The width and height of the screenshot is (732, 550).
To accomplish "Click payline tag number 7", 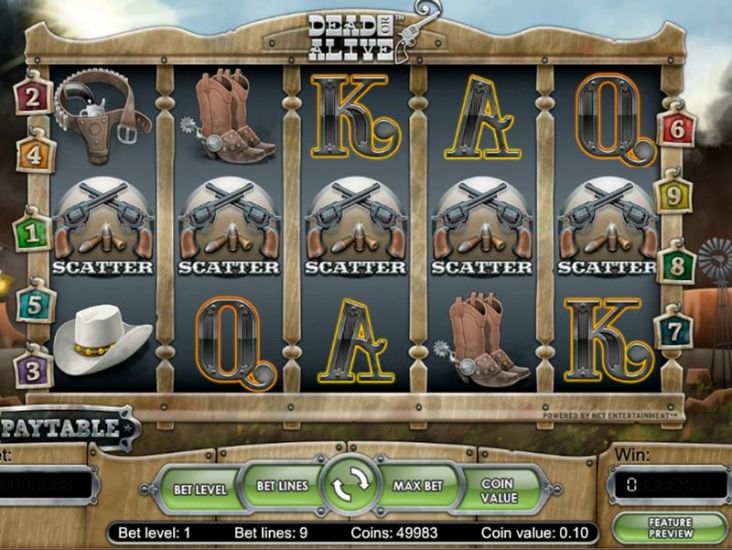I will [674, 329].
